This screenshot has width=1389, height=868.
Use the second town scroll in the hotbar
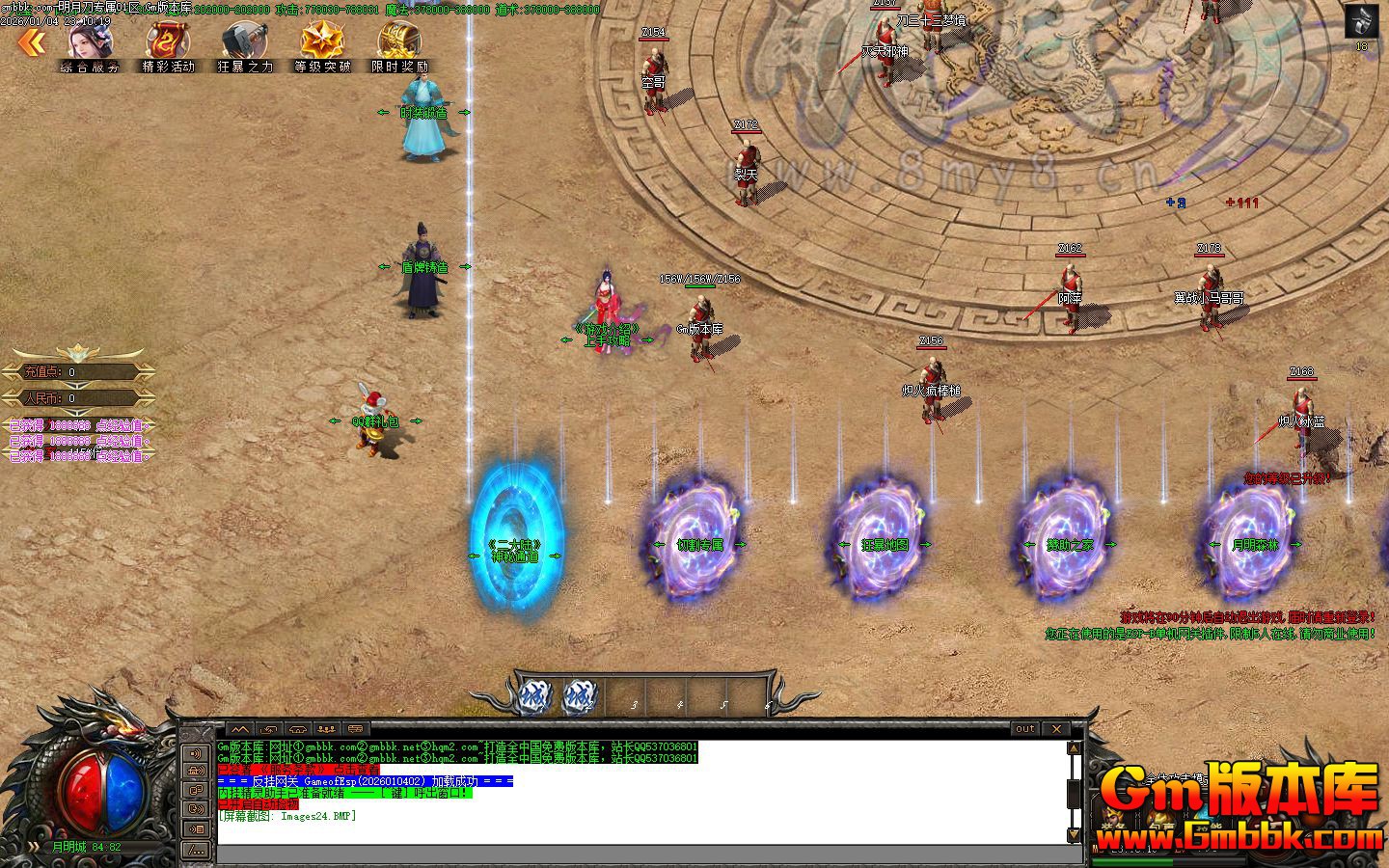580,696
